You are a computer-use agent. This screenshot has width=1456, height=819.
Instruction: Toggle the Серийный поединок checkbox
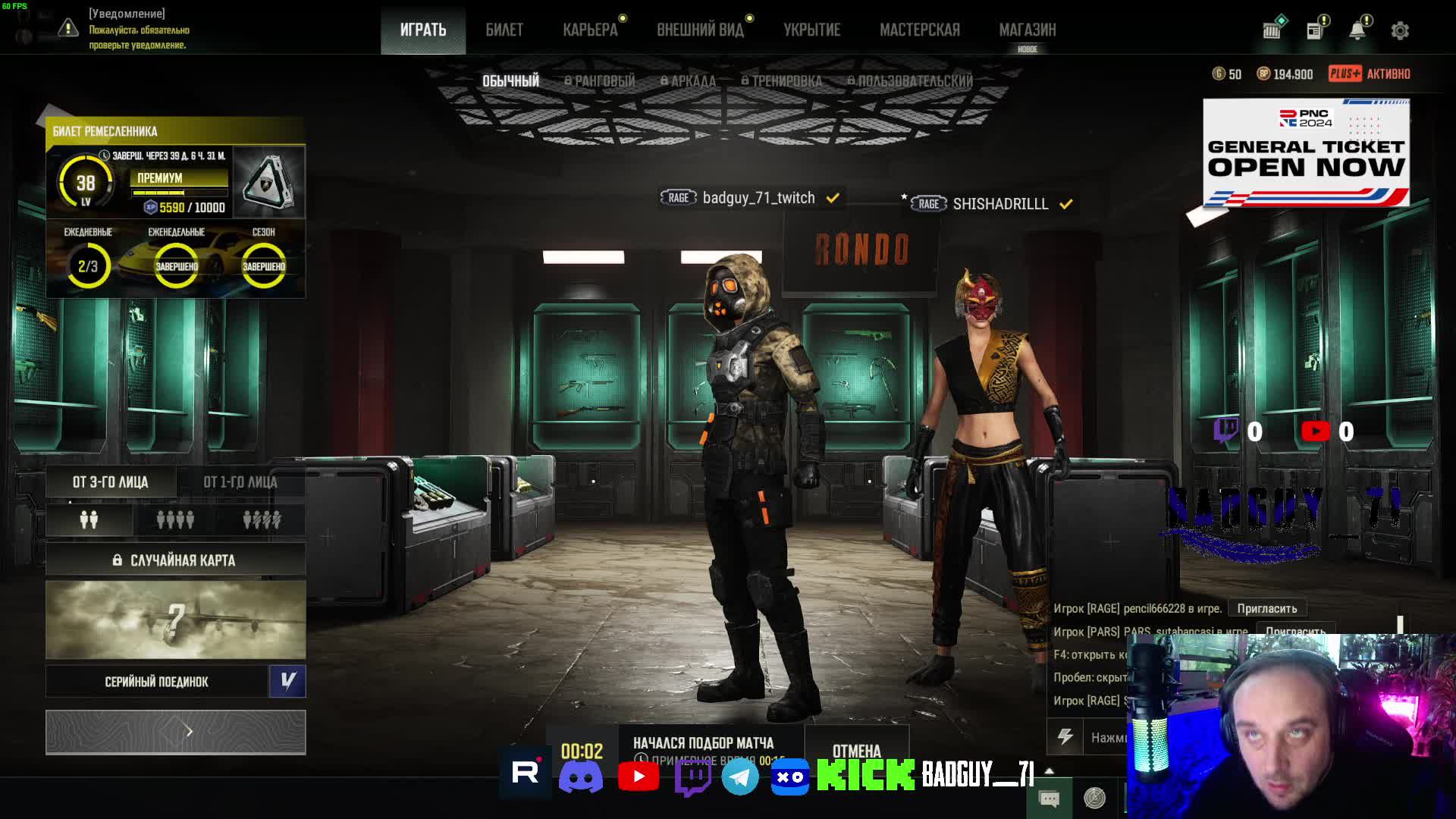click(287, 681)
